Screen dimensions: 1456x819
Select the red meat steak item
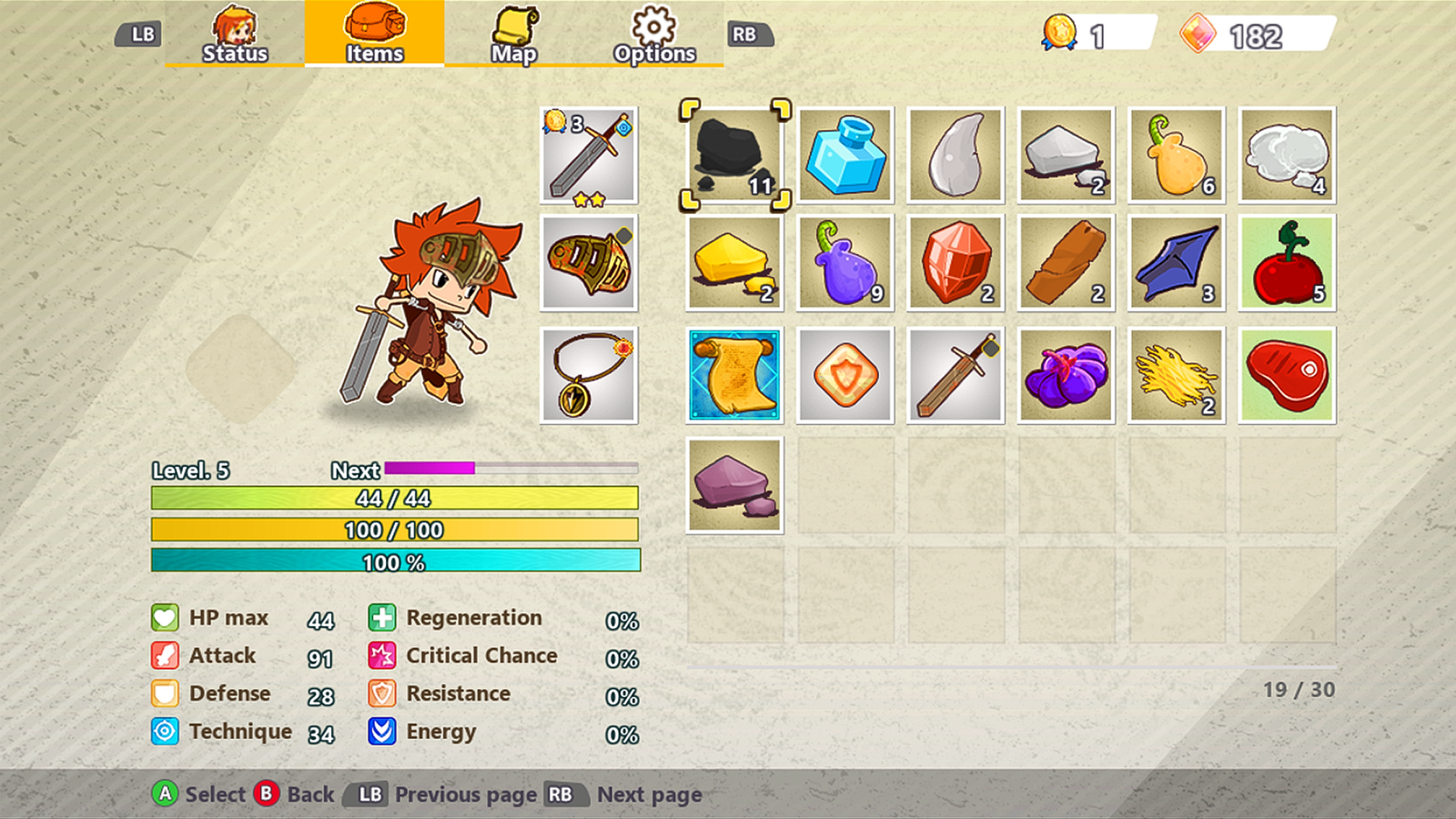pos(1287,374)
